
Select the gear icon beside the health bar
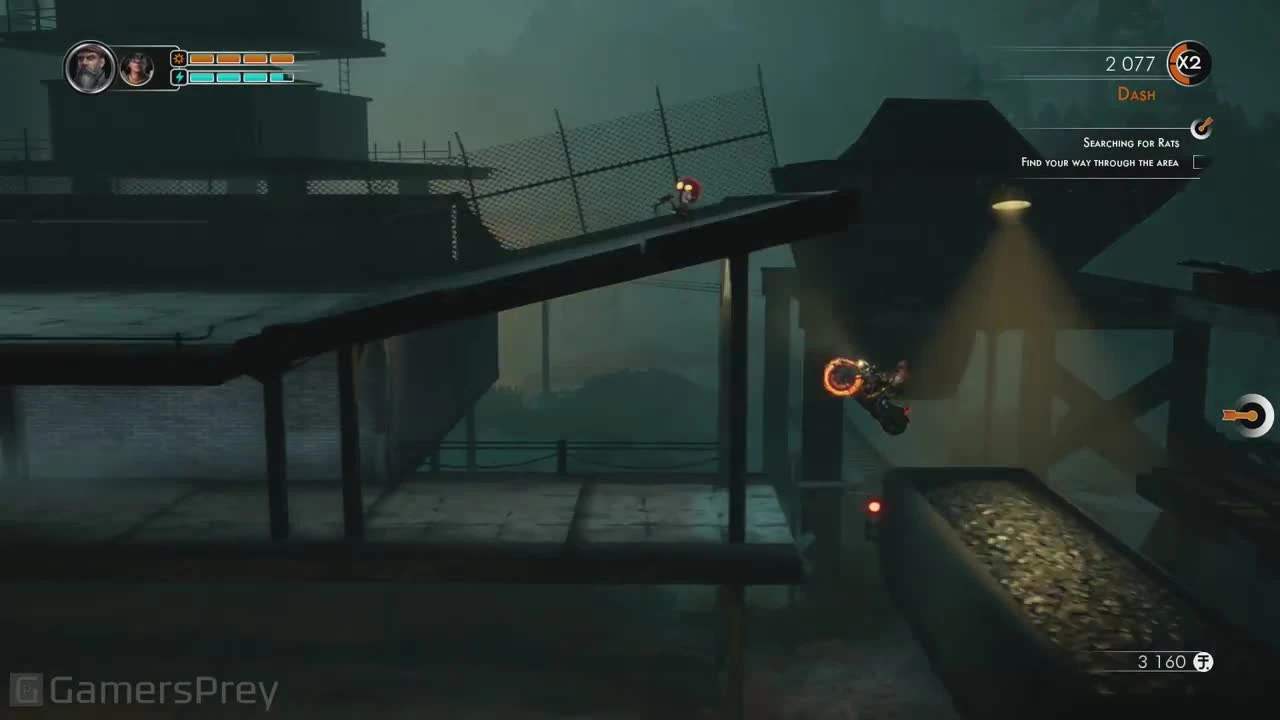(x=178, y=58)
